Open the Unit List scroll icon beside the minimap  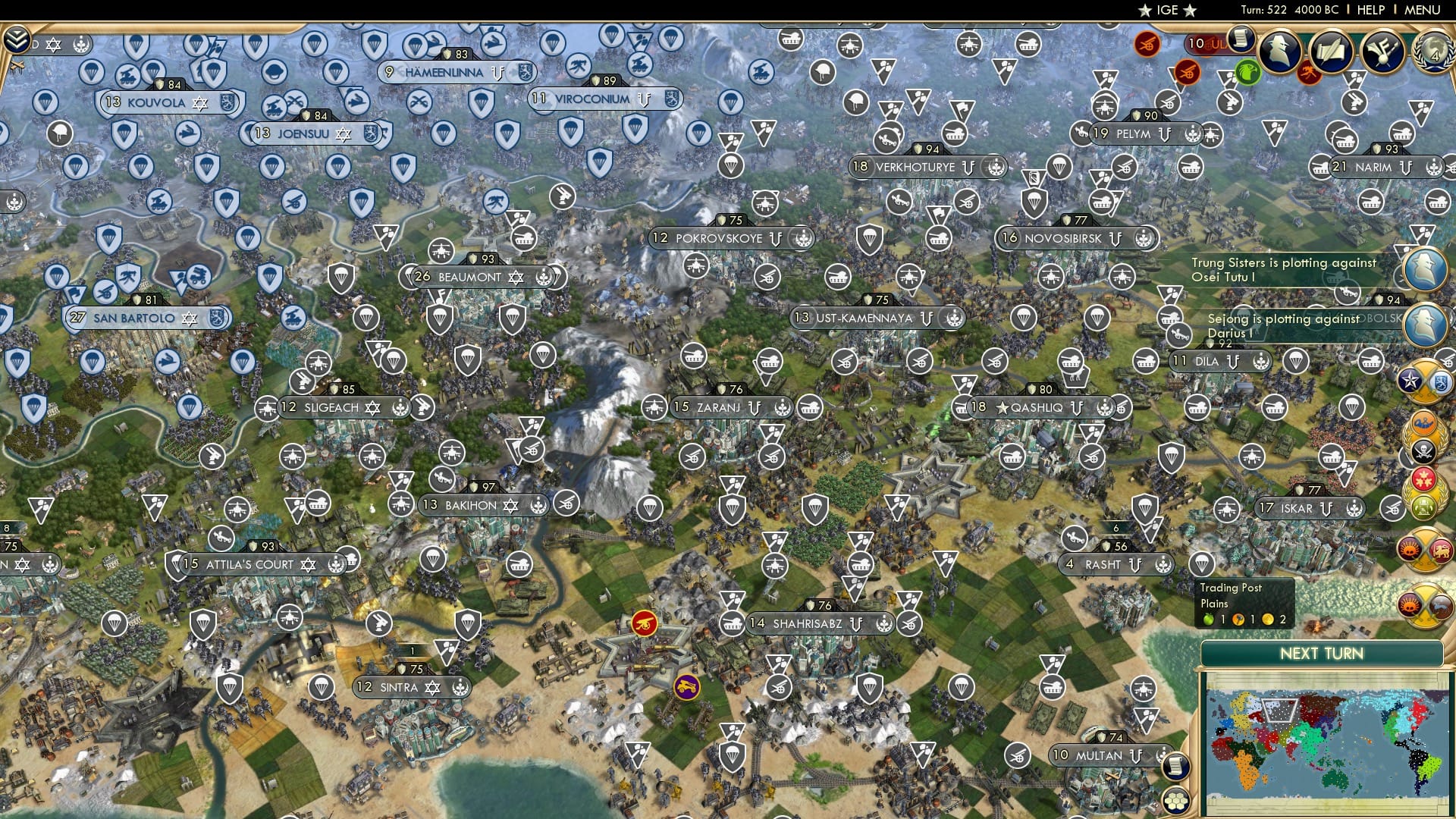tap(1176, 767)
